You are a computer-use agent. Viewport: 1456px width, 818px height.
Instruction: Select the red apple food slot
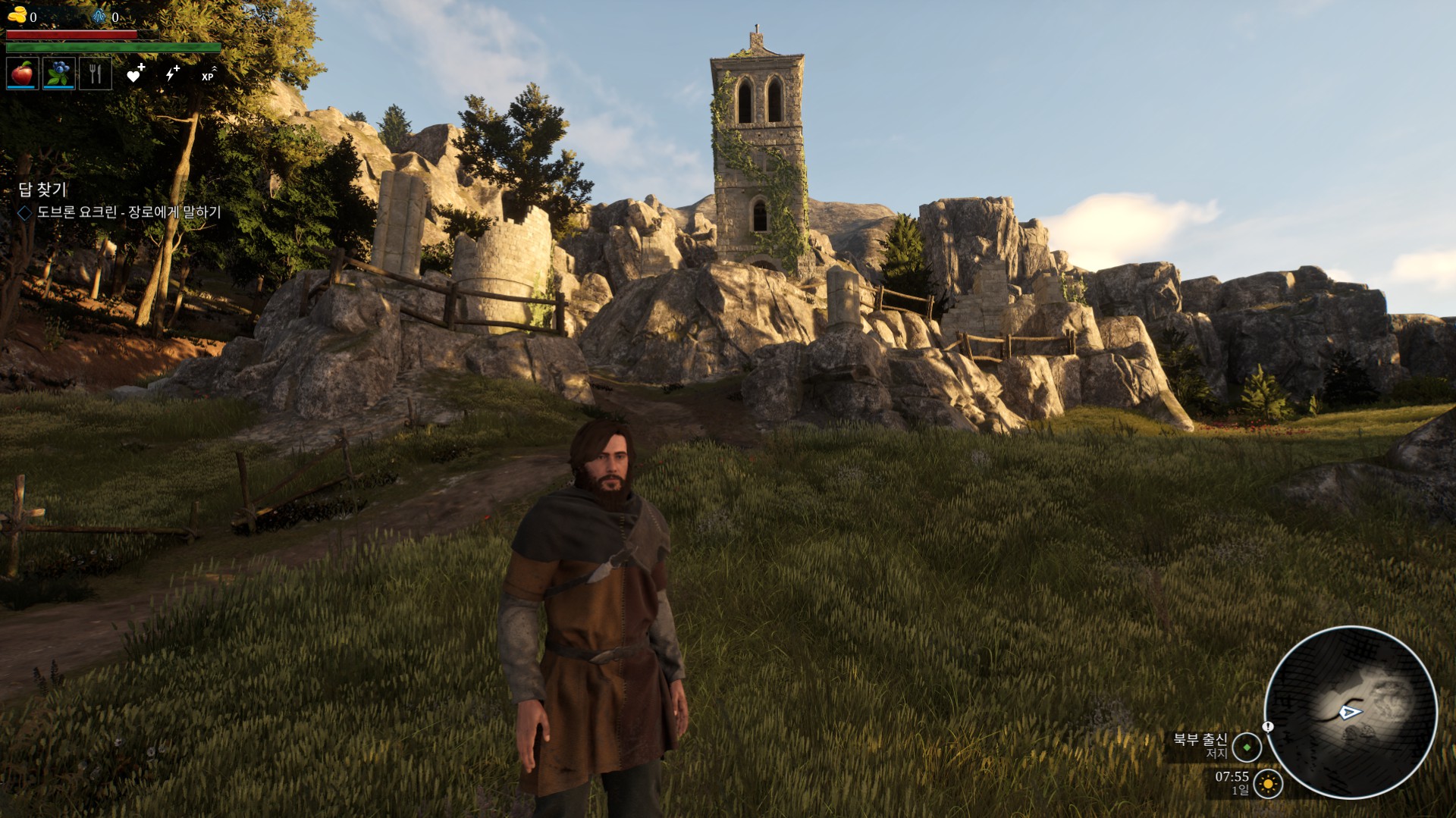pos(22,74)
